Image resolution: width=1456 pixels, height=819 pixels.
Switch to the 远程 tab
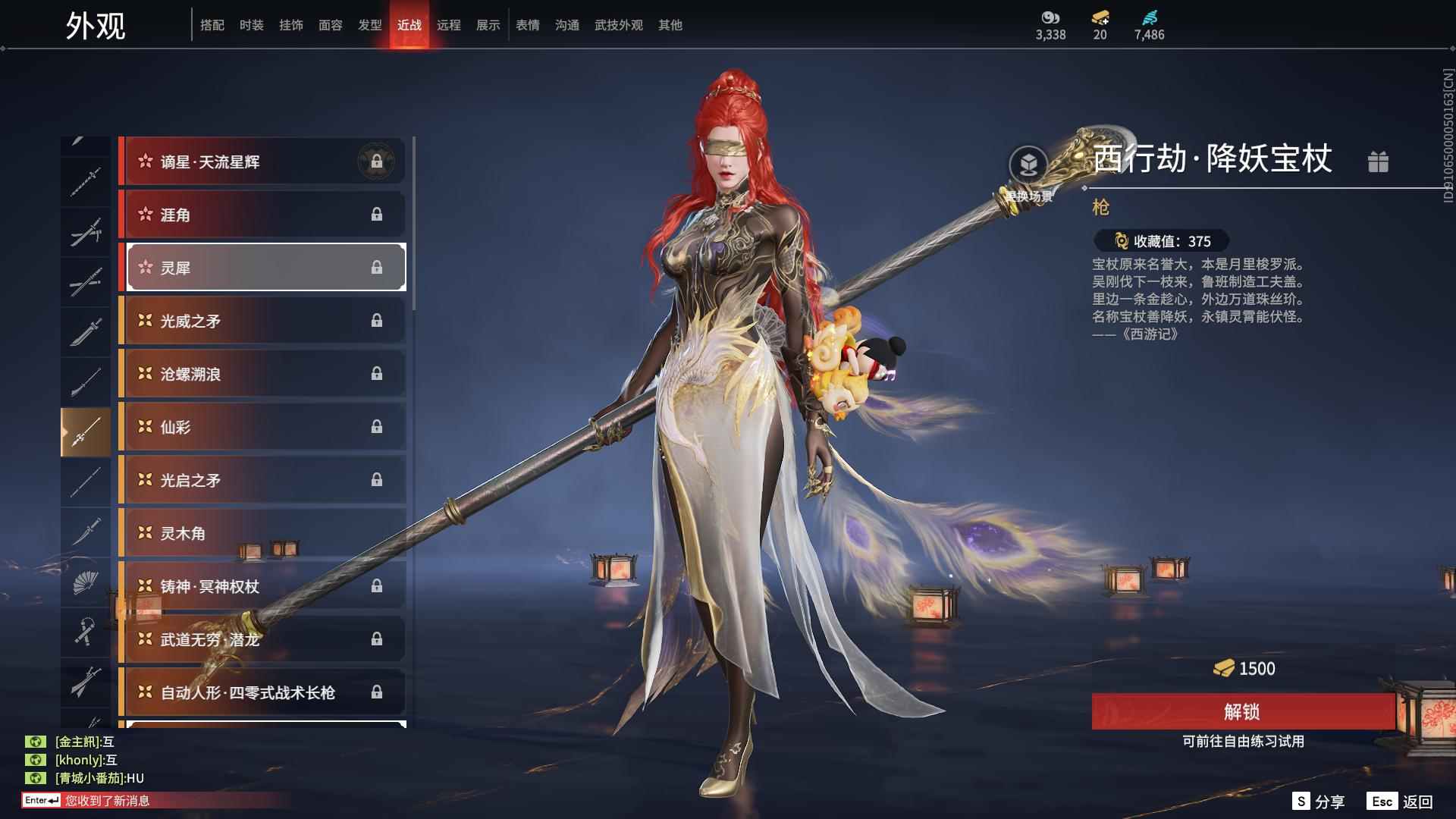tap(450, 25)
